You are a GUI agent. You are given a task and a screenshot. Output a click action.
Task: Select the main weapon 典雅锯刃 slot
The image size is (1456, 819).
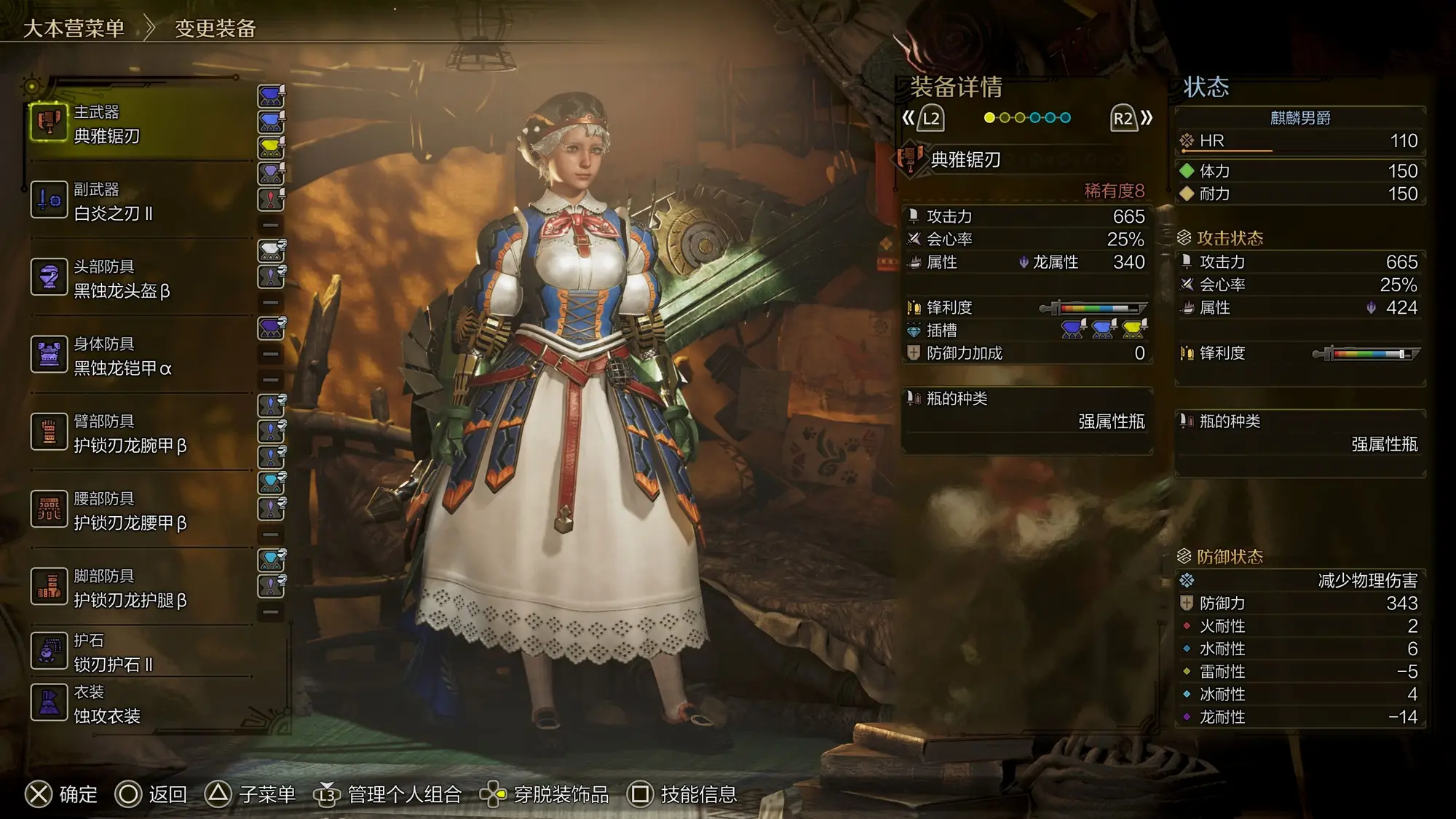[138, 124]
